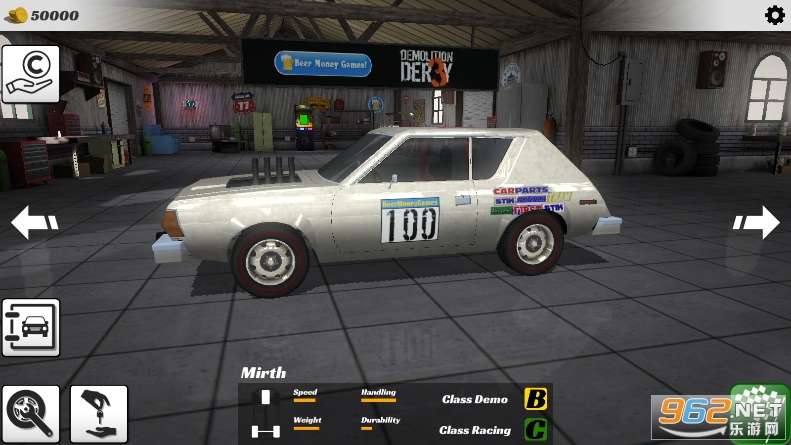The width and height of the screenshot is (791, 445).
Task: Open settings with the gear icon
Action: [774, 15]
